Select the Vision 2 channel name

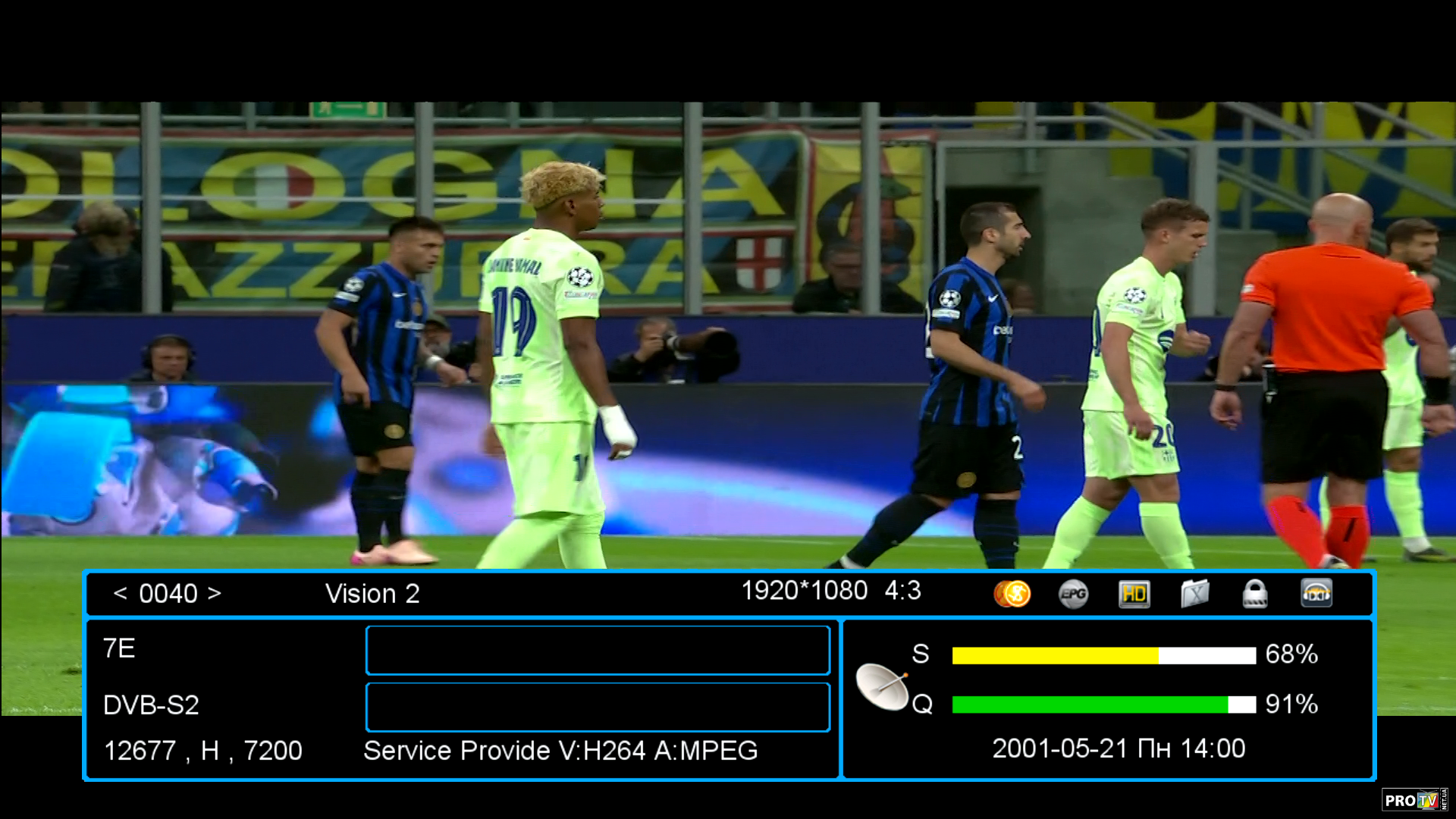point(372,594)
